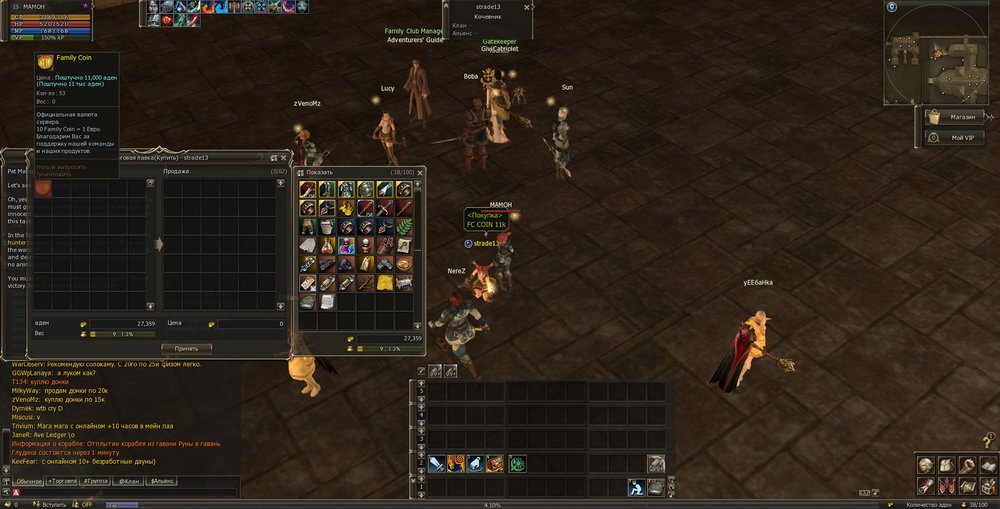Select the purple potion in inventory
Image resolution: width=1000 pixels, height=509 pixels.
346,245
